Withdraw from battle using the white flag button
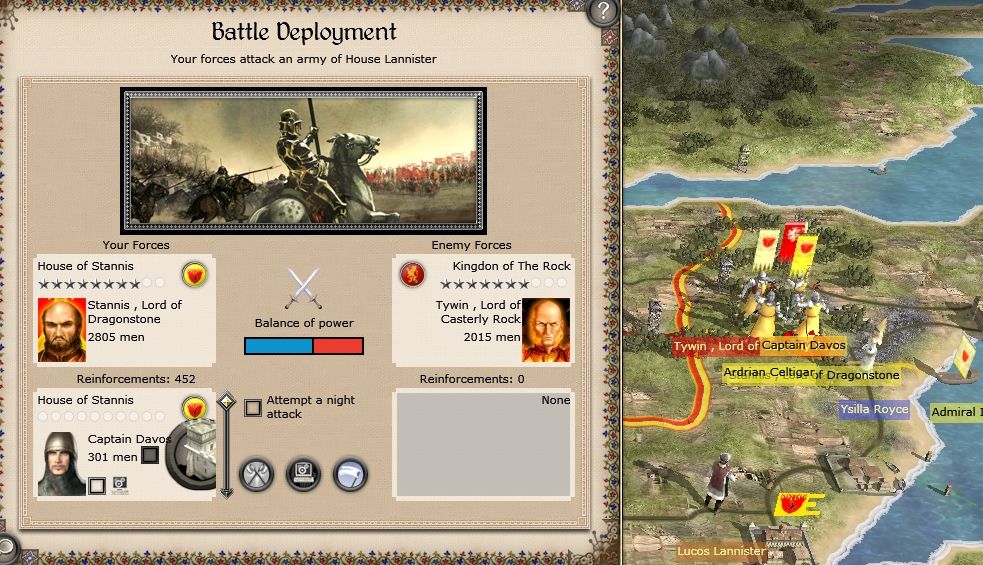 coord(350,473)
